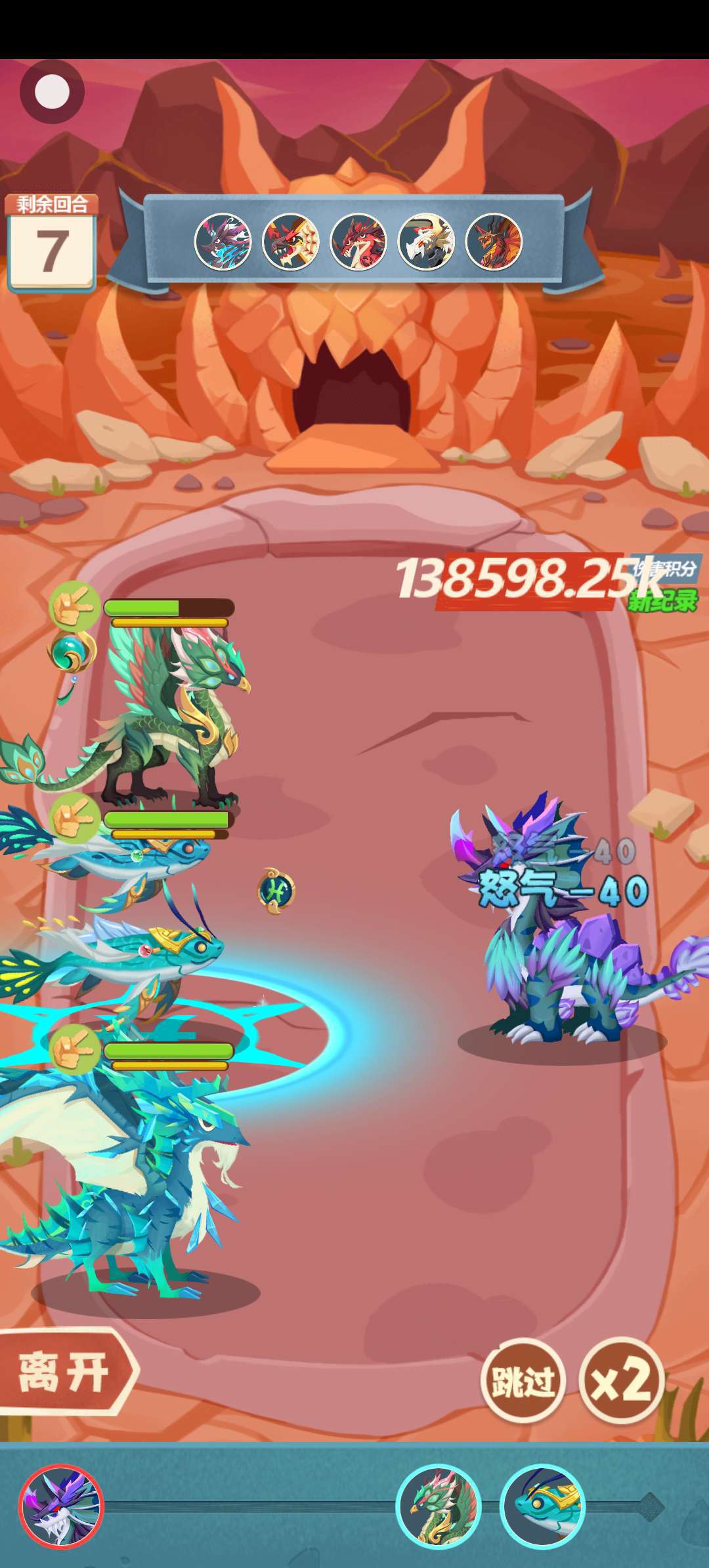Tap the red-ringed purple dragon turn portrait
The width and height of the screenshot is (709, 1568).
tap(61, 1507)
